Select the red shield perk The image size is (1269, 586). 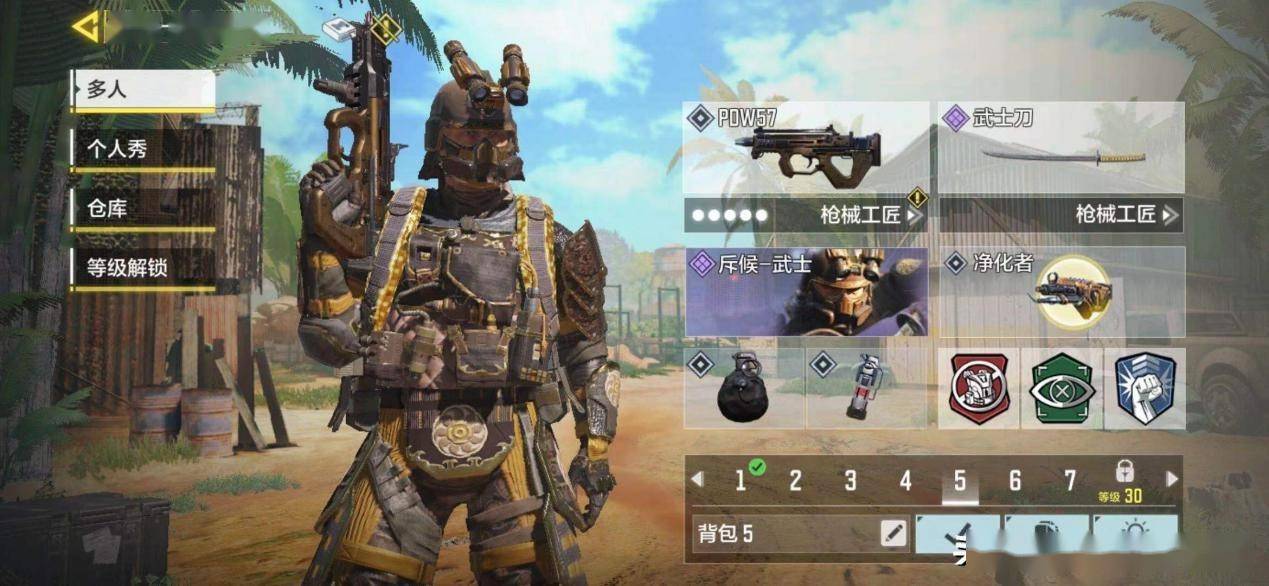coord(979,389)
